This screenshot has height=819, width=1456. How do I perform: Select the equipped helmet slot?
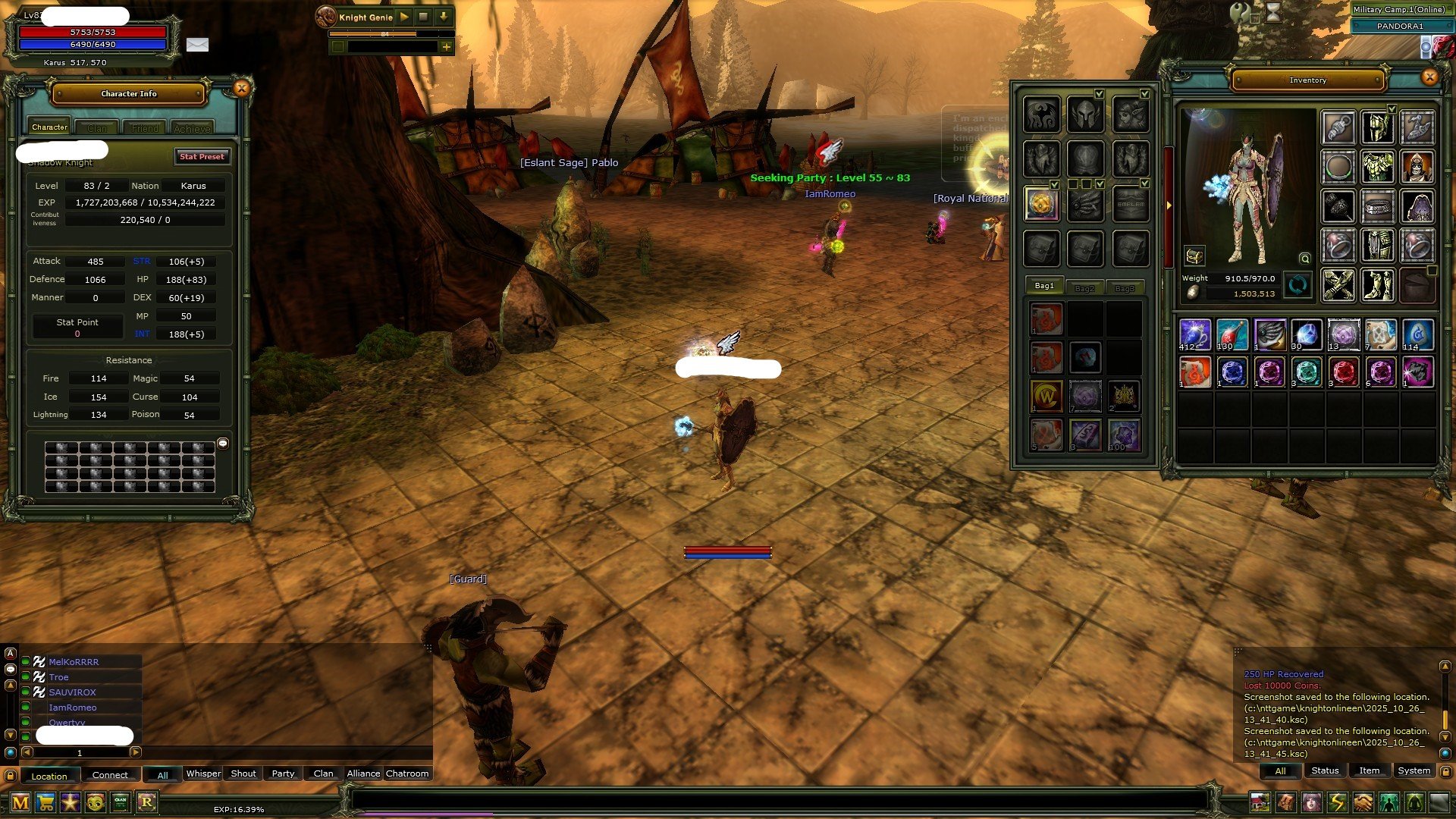pyautogui.click(x=1377, y=127)
